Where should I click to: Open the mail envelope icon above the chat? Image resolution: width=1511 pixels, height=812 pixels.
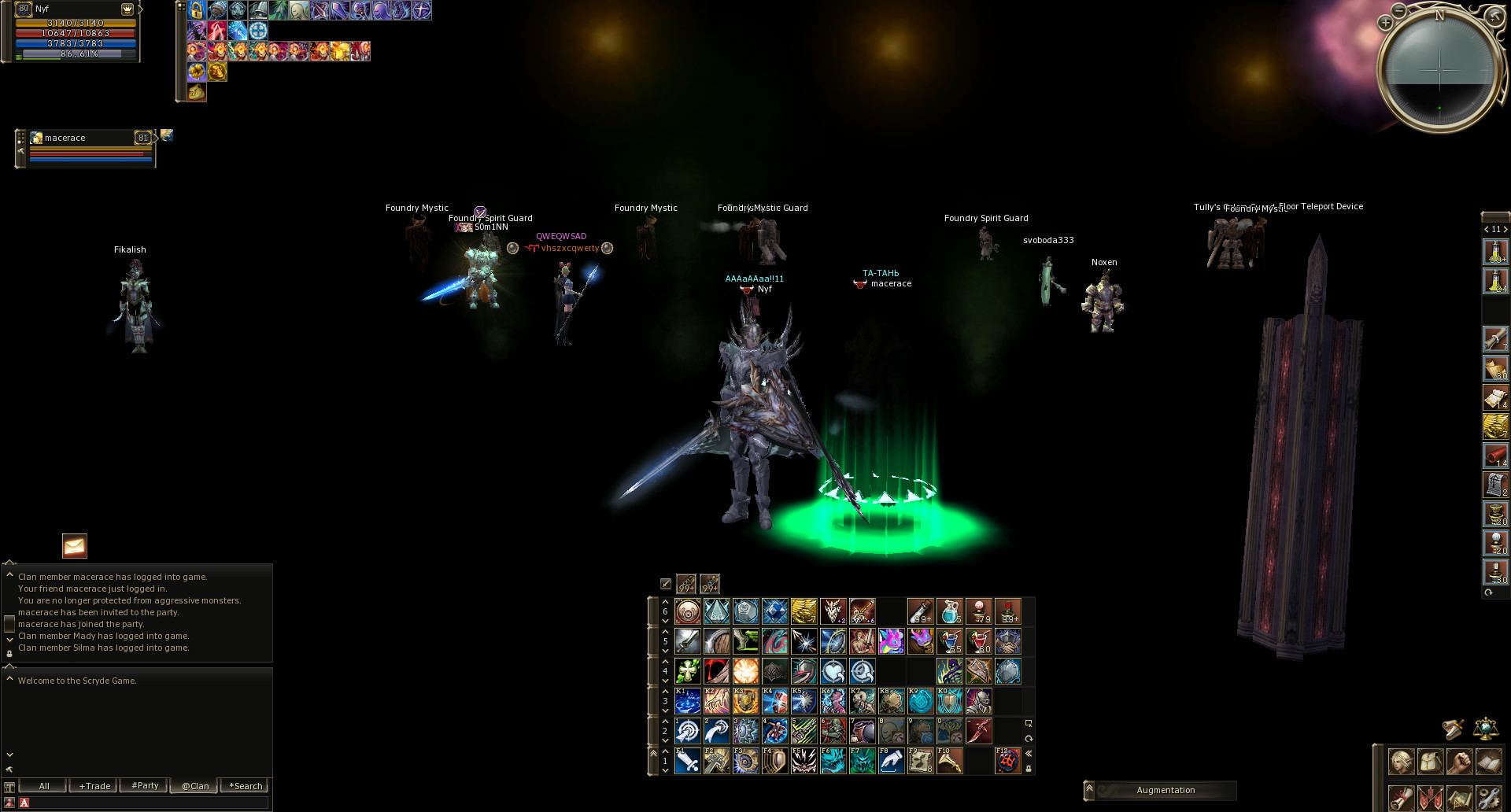[x=73, y=546]
